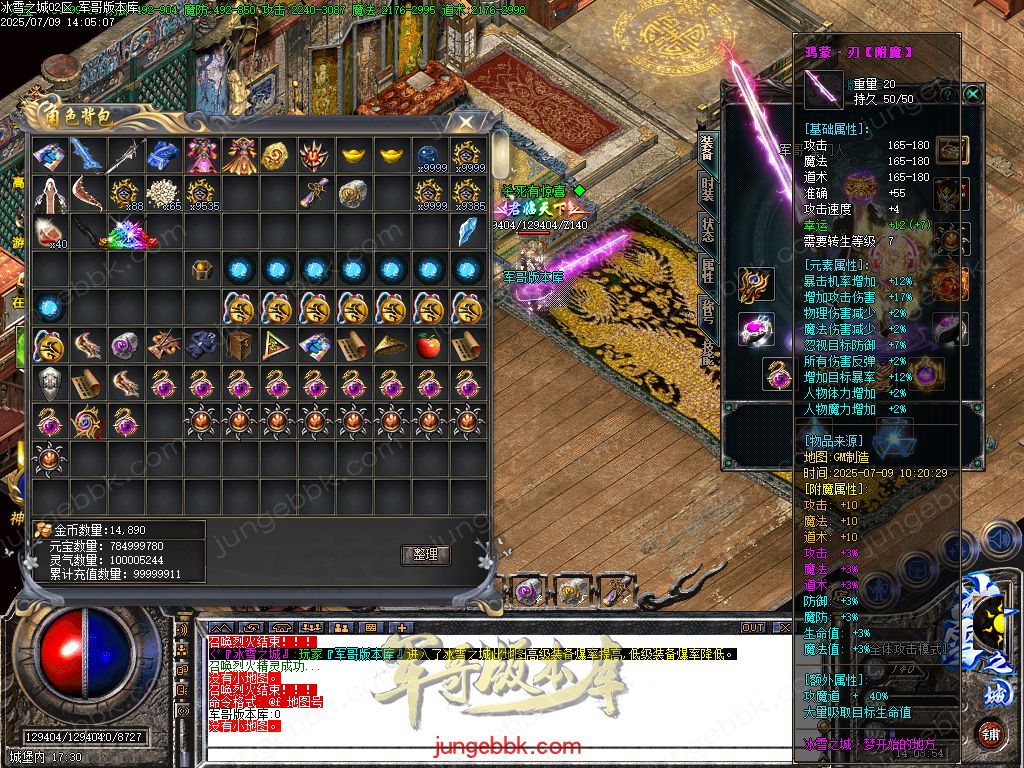
Task: Select the raw meat stack x40
Action: click(x=49, y=232)
